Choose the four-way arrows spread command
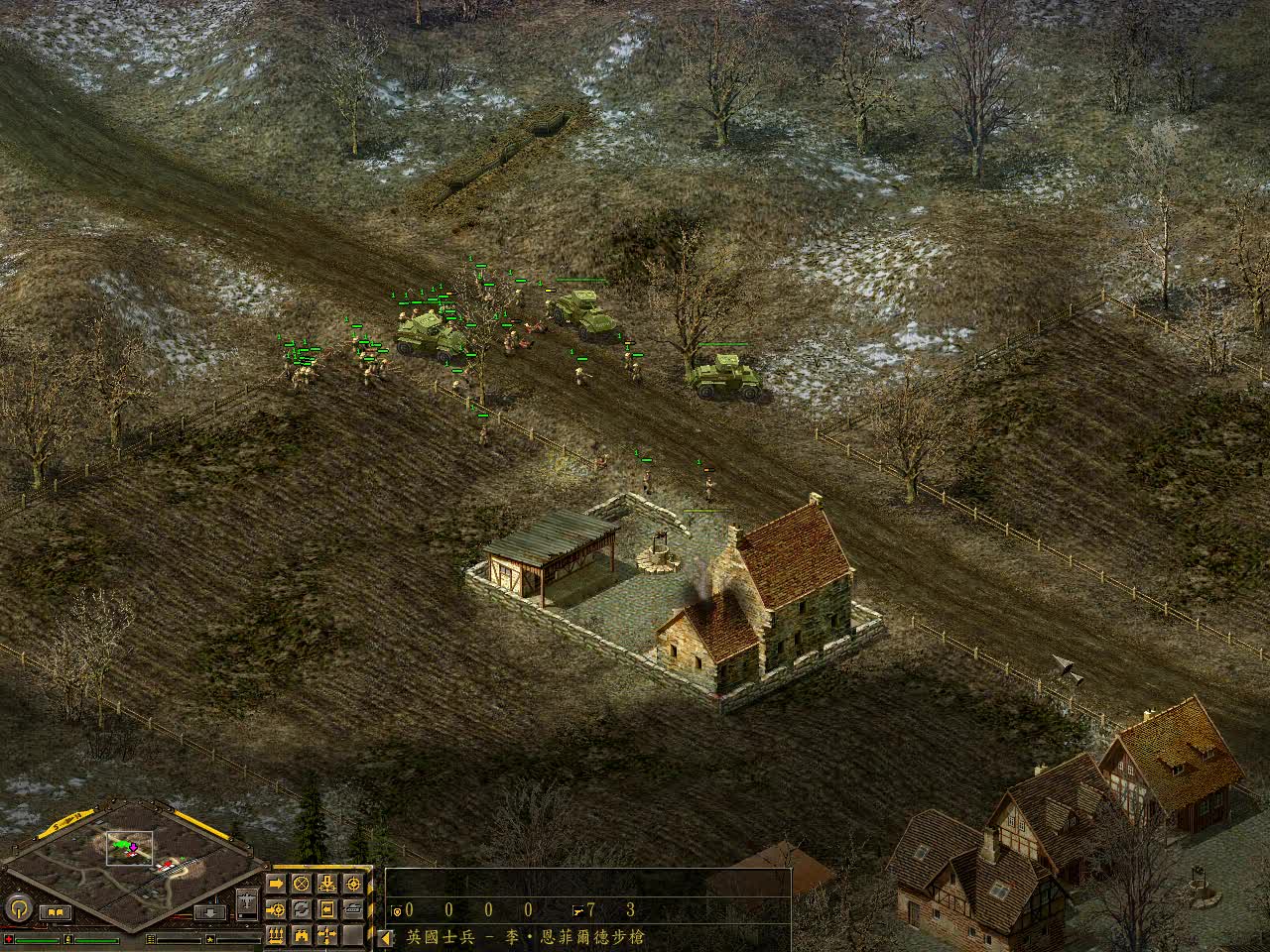Viewport: 1270px width, 952px height. point(327,934)
